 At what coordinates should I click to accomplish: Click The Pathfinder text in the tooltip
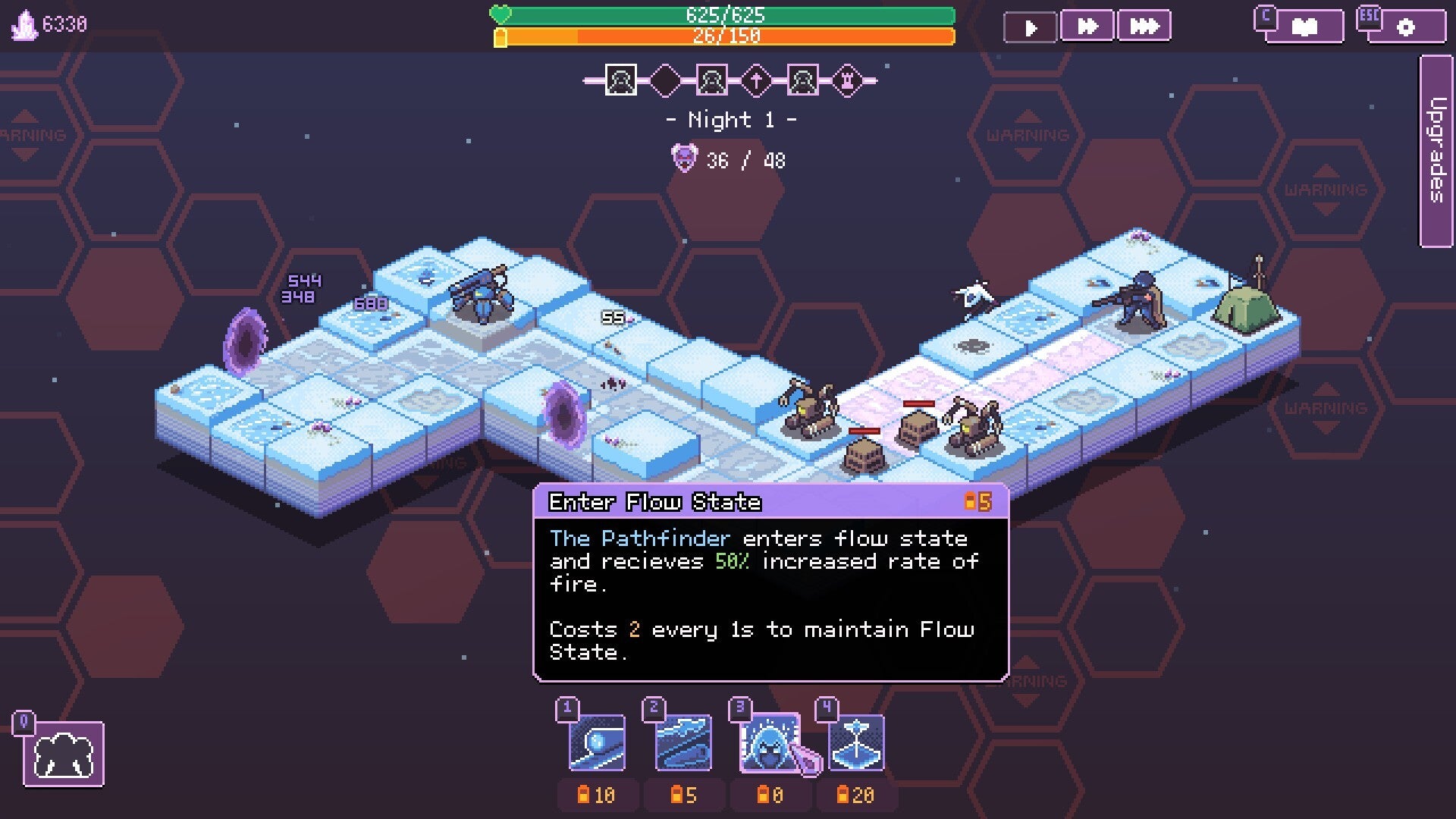pos(637,538)
